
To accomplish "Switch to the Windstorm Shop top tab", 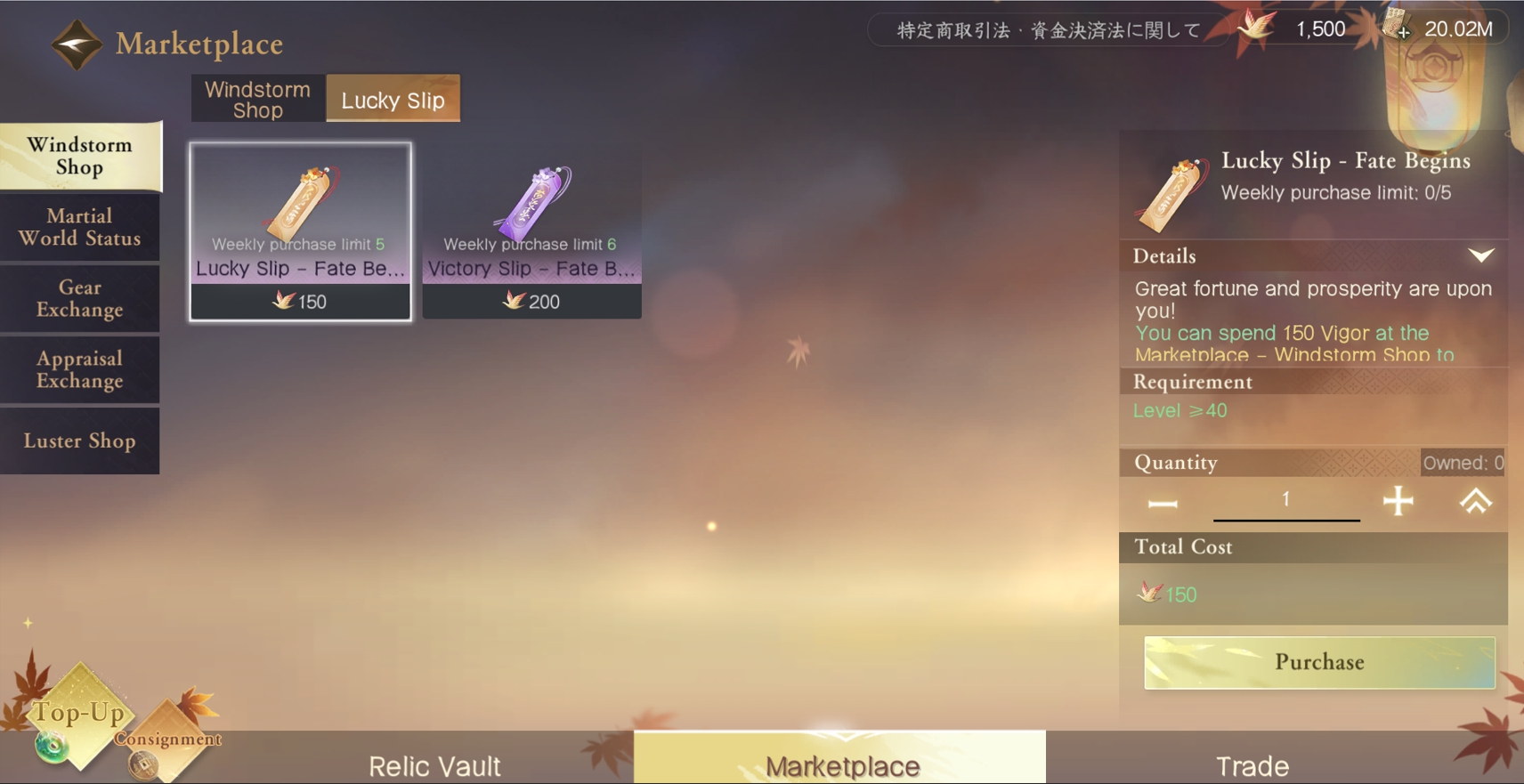I will pos(257,99).
